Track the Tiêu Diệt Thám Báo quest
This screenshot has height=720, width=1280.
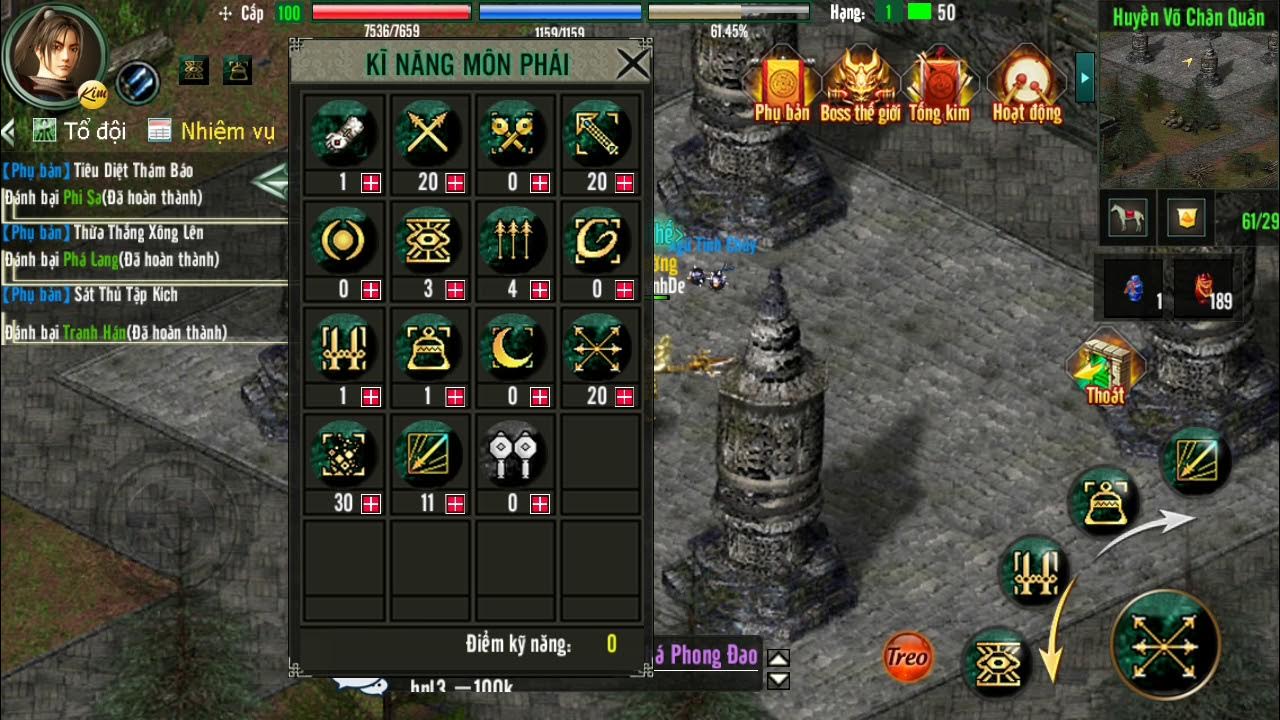(x=133, y=170)
